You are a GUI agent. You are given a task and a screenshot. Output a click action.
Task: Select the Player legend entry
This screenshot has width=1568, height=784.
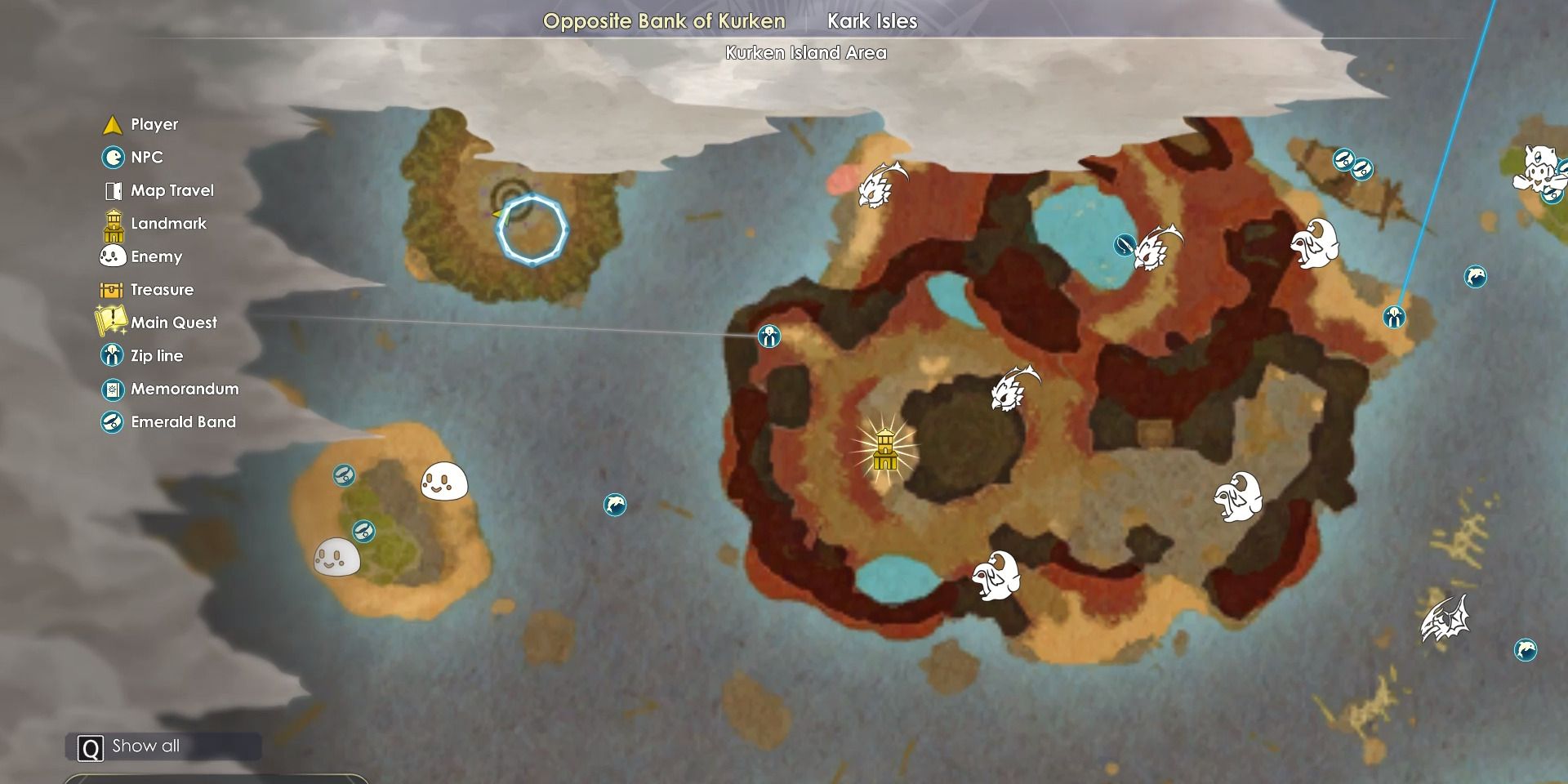[154, 125]
